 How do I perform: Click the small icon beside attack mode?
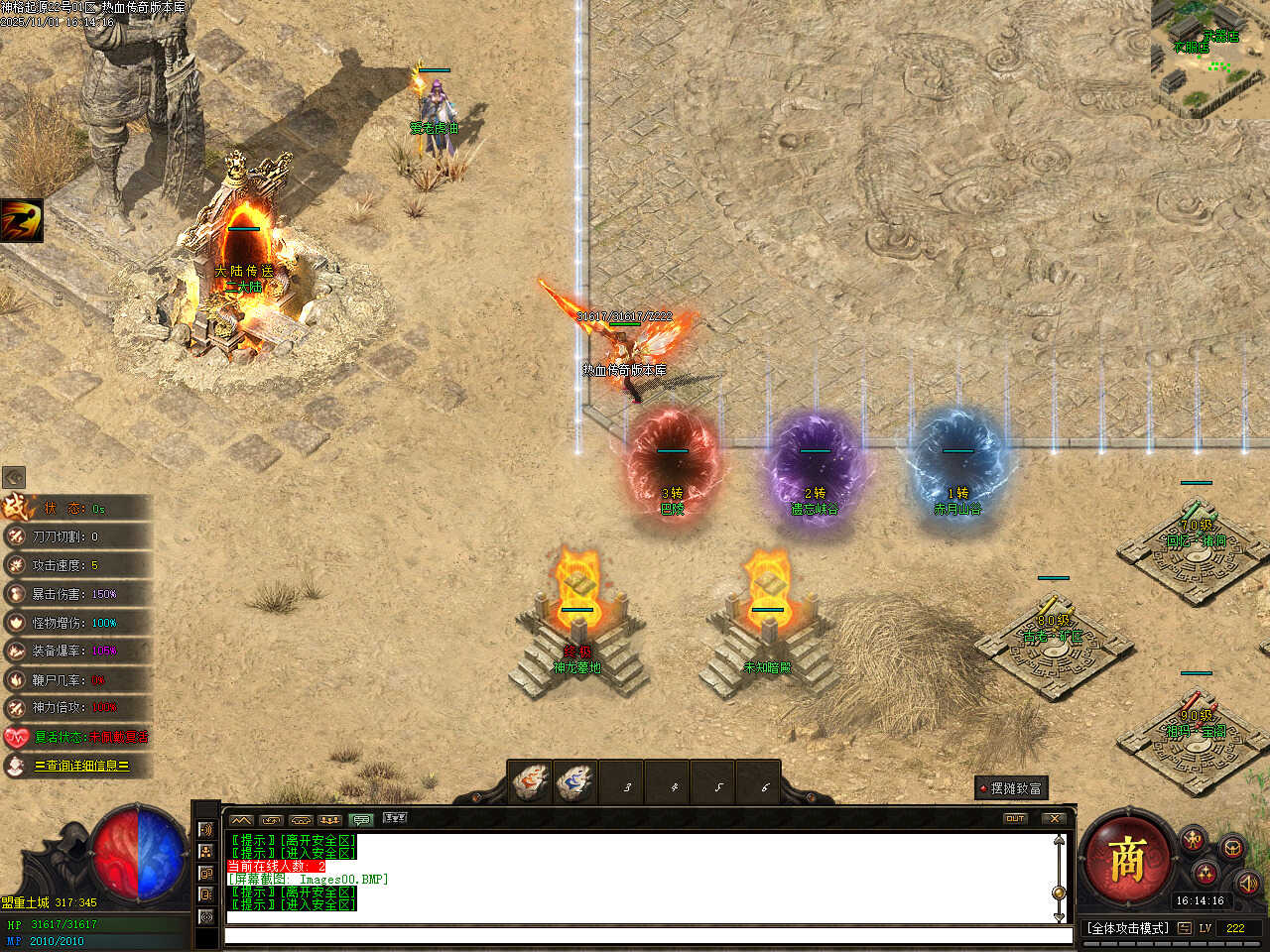pyautogui.click(x=1185, y=928)
